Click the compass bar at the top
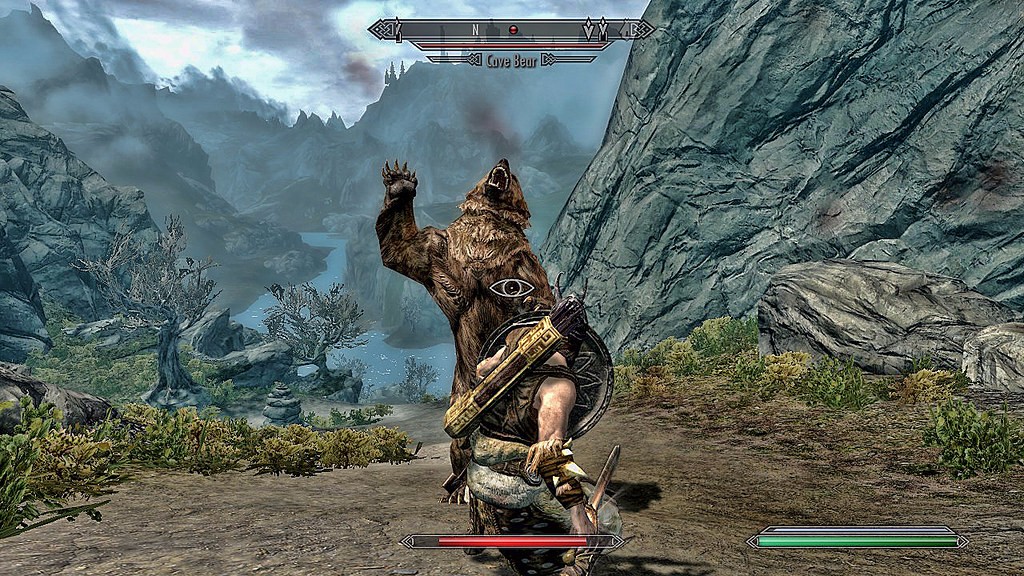The height and width of the screenshot is (576, 1024). (511, 30)
